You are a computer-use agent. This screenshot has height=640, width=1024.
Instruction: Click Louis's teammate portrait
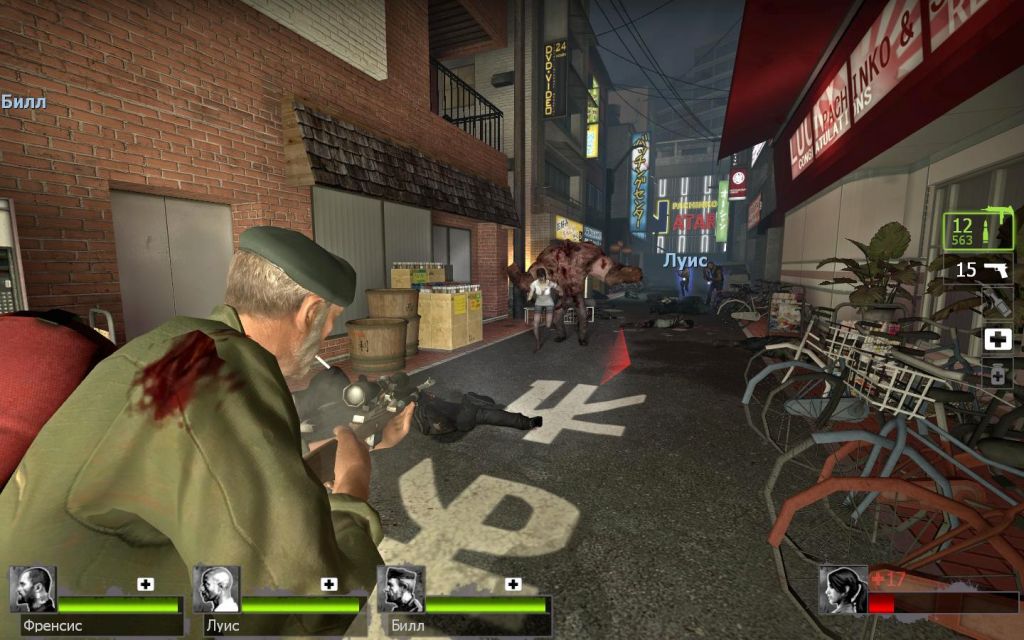pos(217,589)
